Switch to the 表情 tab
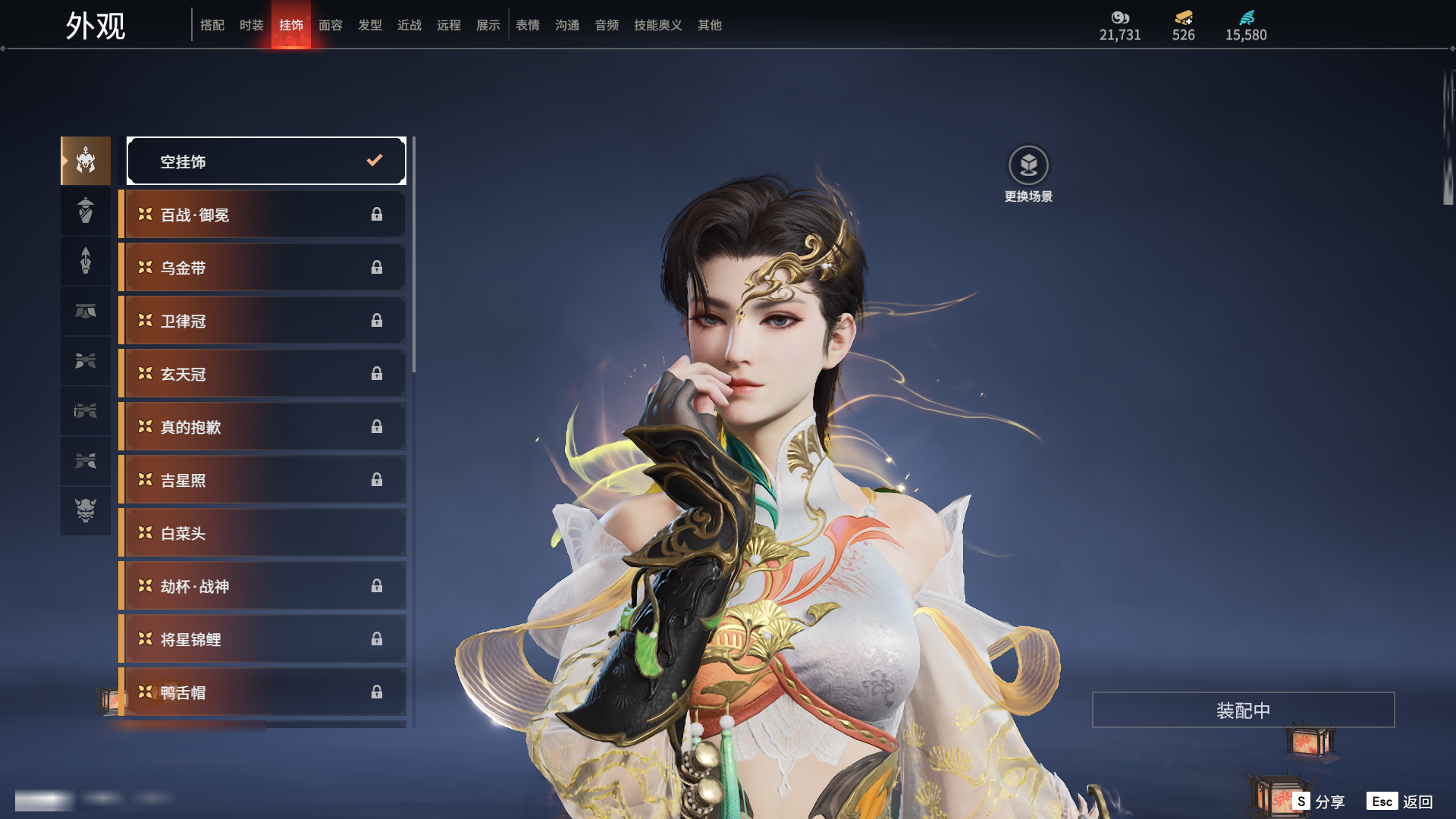The image size is (1456, 819). click(x=527, y=25)
